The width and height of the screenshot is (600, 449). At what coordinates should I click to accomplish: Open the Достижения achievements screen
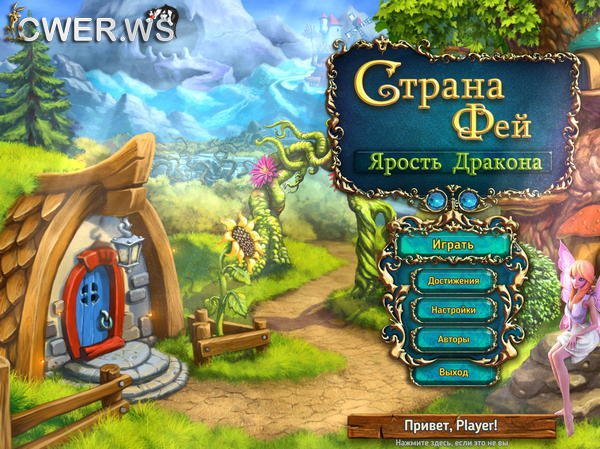[x=454, y=281]
